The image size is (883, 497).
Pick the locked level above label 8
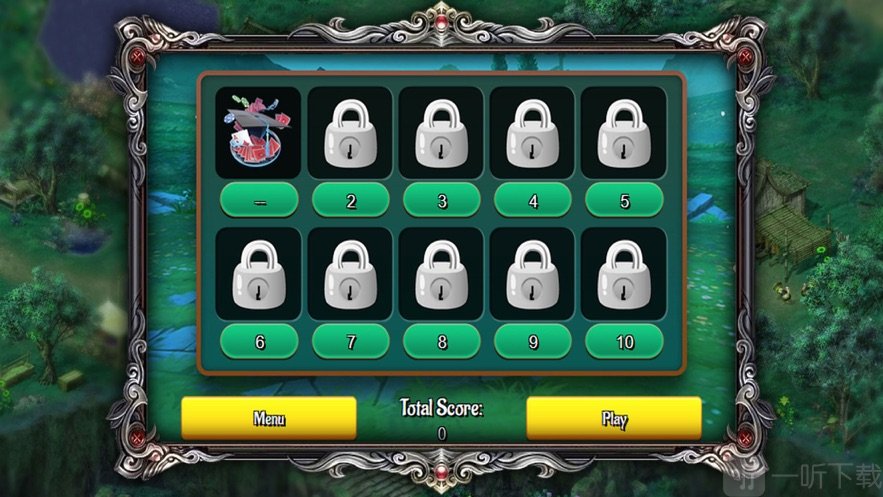point(441,273)
